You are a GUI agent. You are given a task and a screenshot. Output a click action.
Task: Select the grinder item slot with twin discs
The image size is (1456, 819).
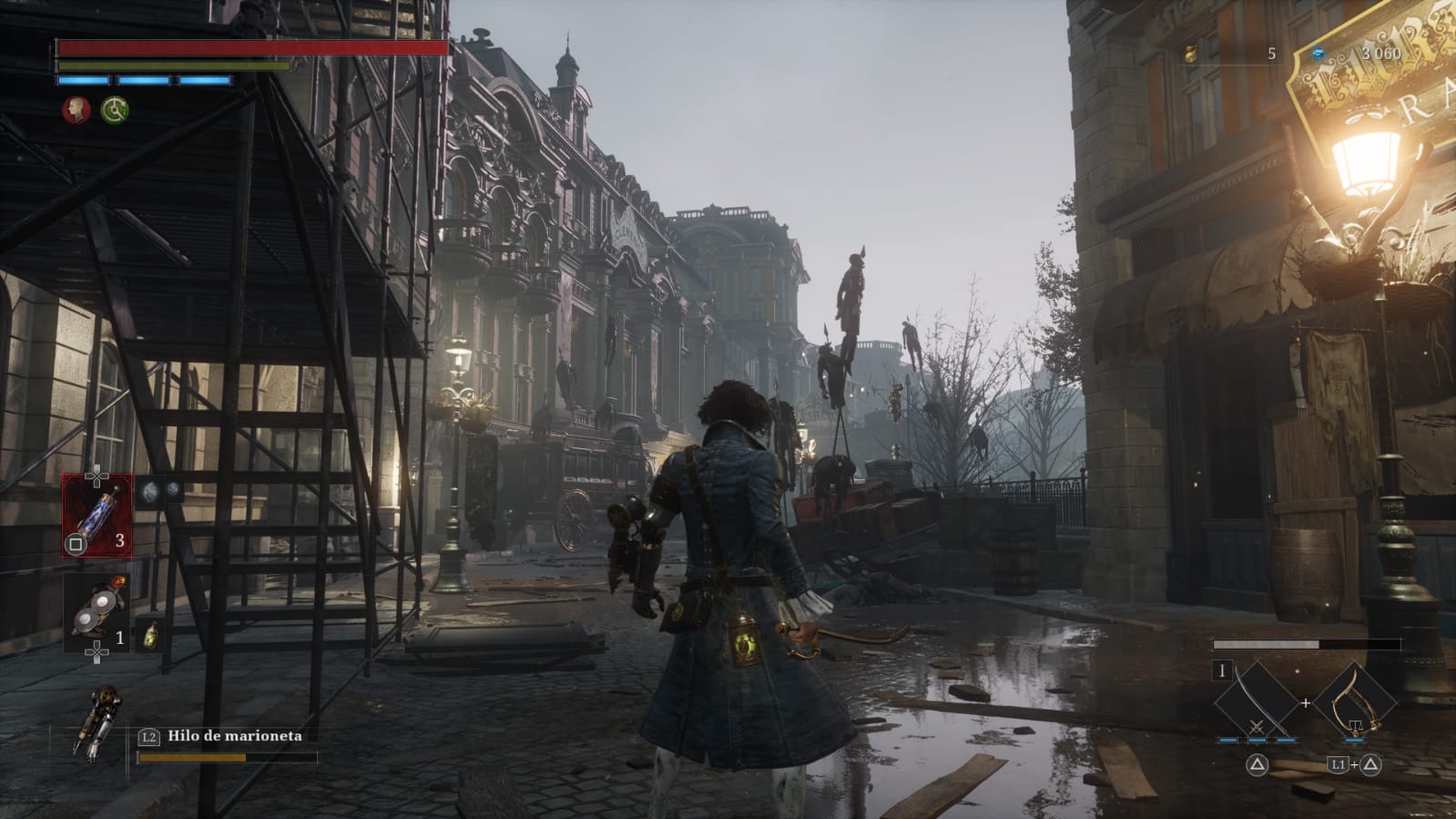(96, 613)
